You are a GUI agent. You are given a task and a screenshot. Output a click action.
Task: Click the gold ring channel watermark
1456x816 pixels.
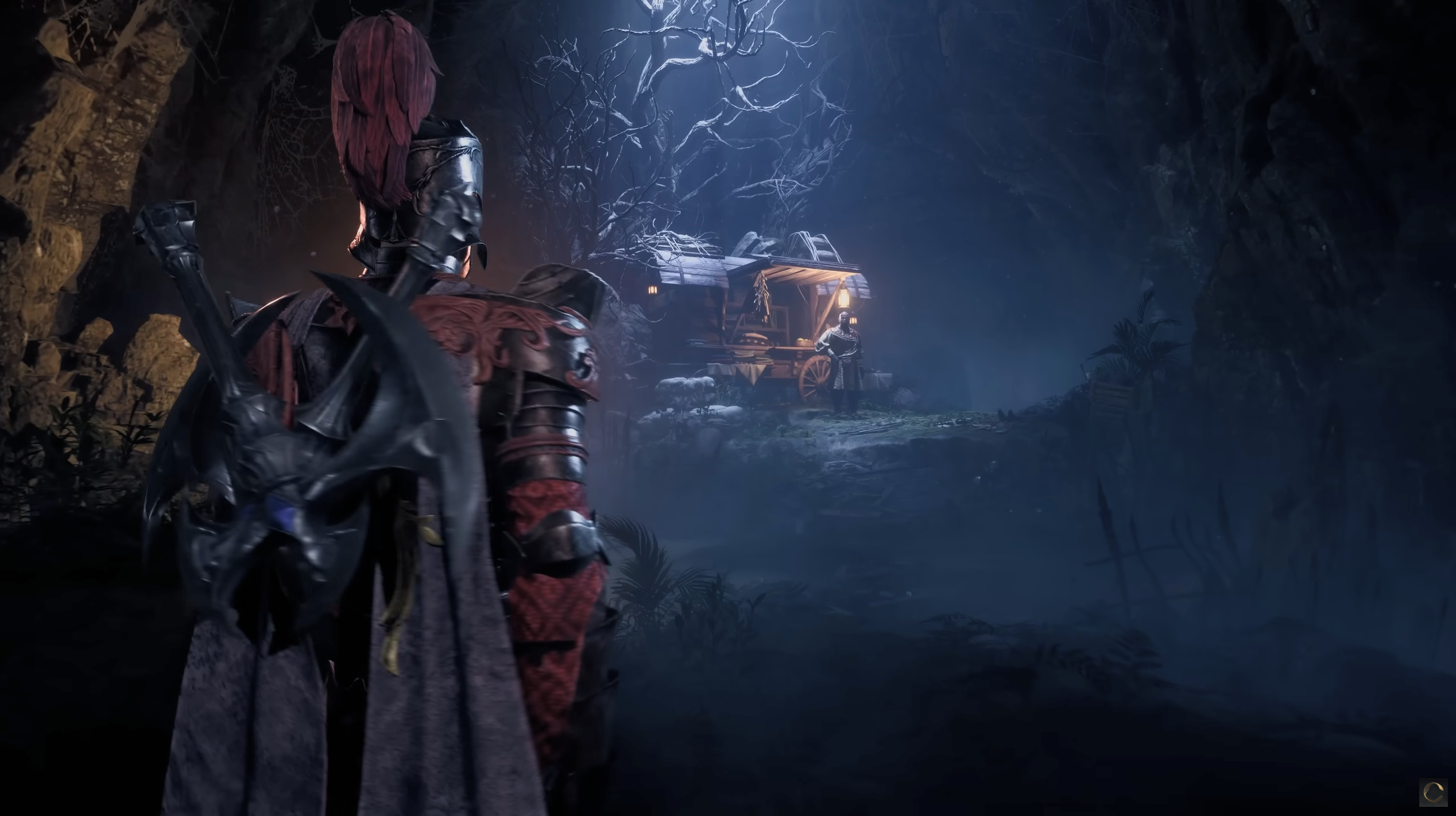(x=1434, y=793)
